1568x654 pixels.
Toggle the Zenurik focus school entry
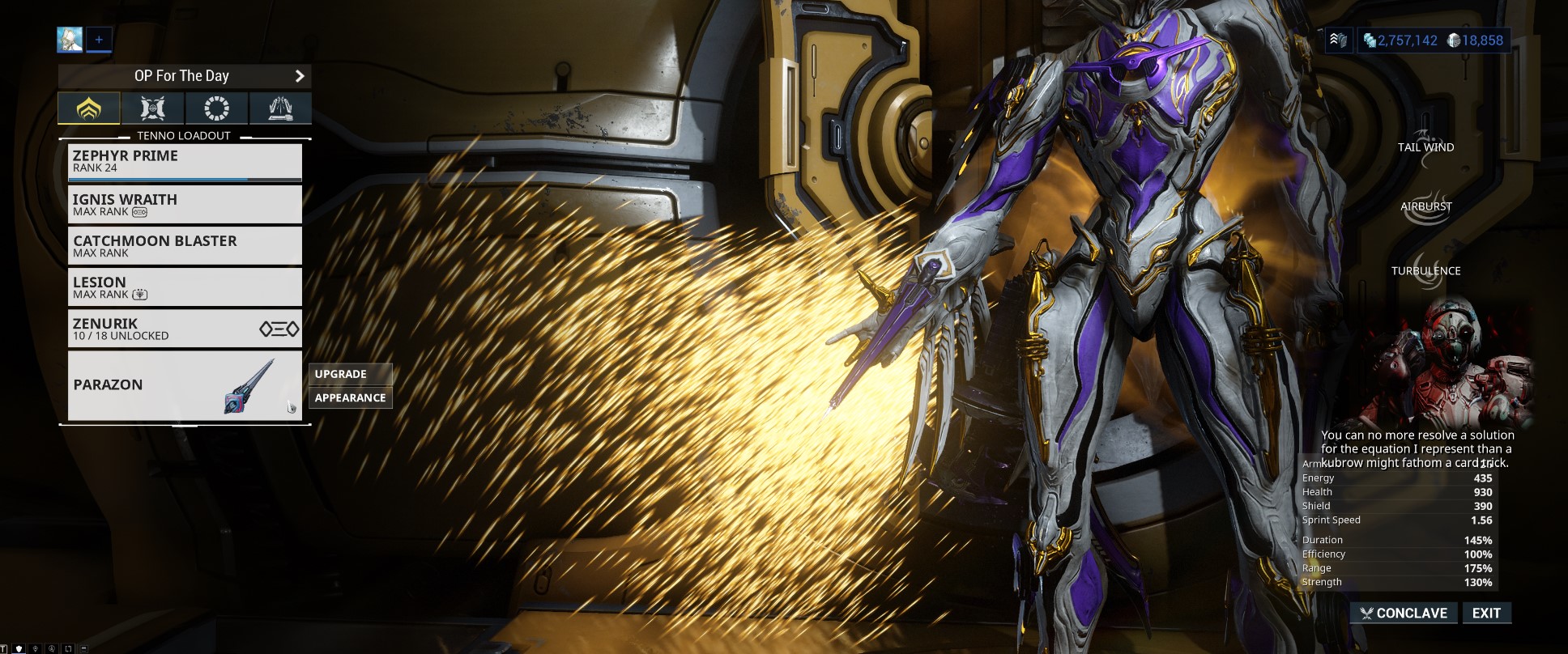[x=185, y=328]
